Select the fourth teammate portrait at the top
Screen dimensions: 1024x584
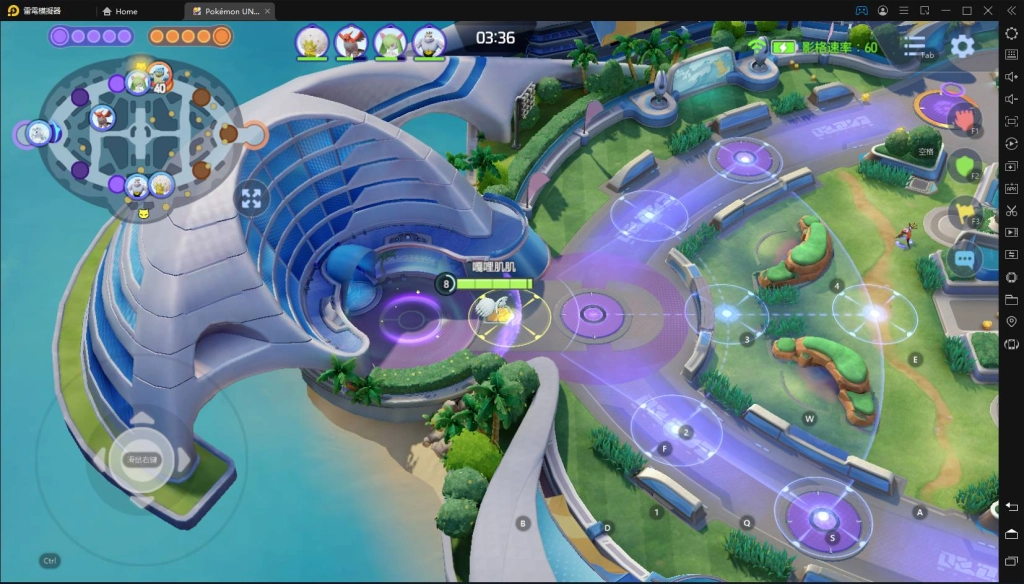click(429, 42)
